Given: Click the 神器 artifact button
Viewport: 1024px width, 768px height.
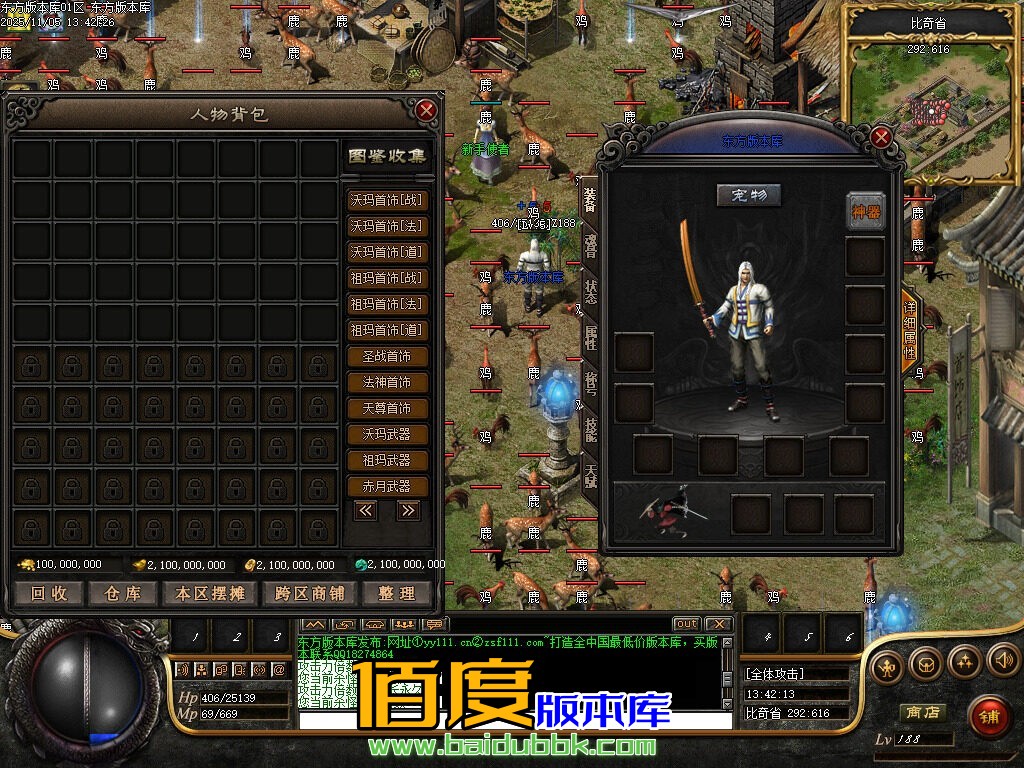Looking at the screenshot, I should point(866,211).
